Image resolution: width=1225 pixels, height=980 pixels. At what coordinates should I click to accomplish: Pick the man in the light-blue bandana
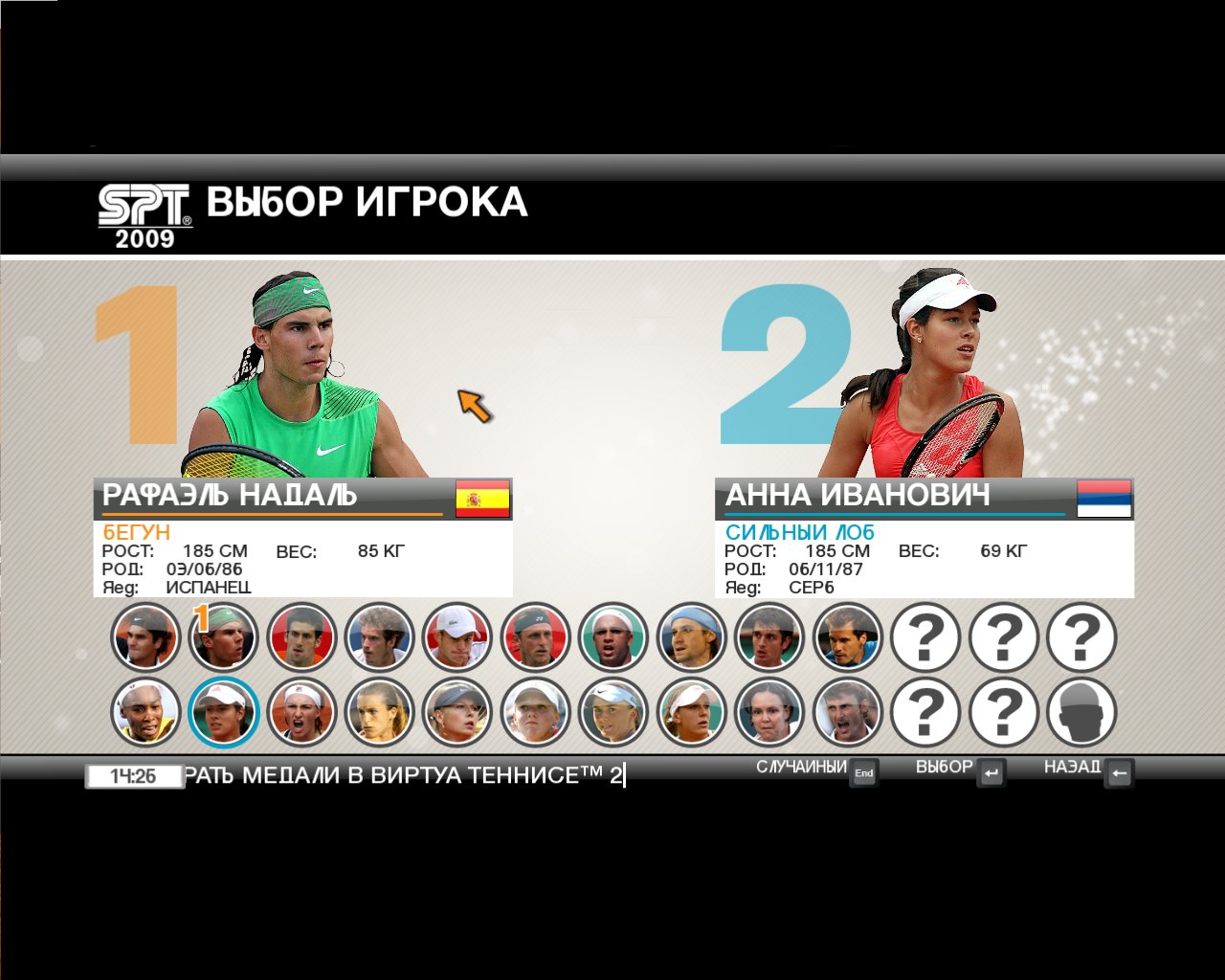tap(691, 636)
